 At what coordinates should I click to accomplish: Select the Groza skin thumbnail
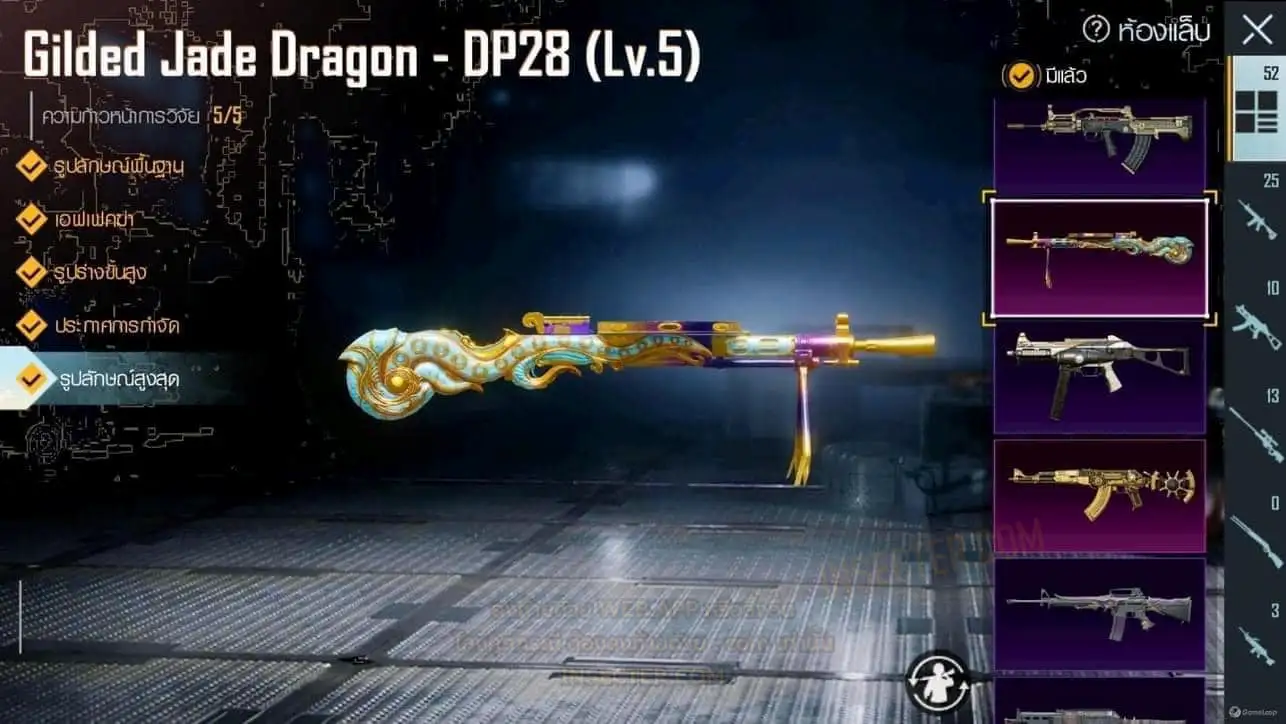pos(1099,142)
